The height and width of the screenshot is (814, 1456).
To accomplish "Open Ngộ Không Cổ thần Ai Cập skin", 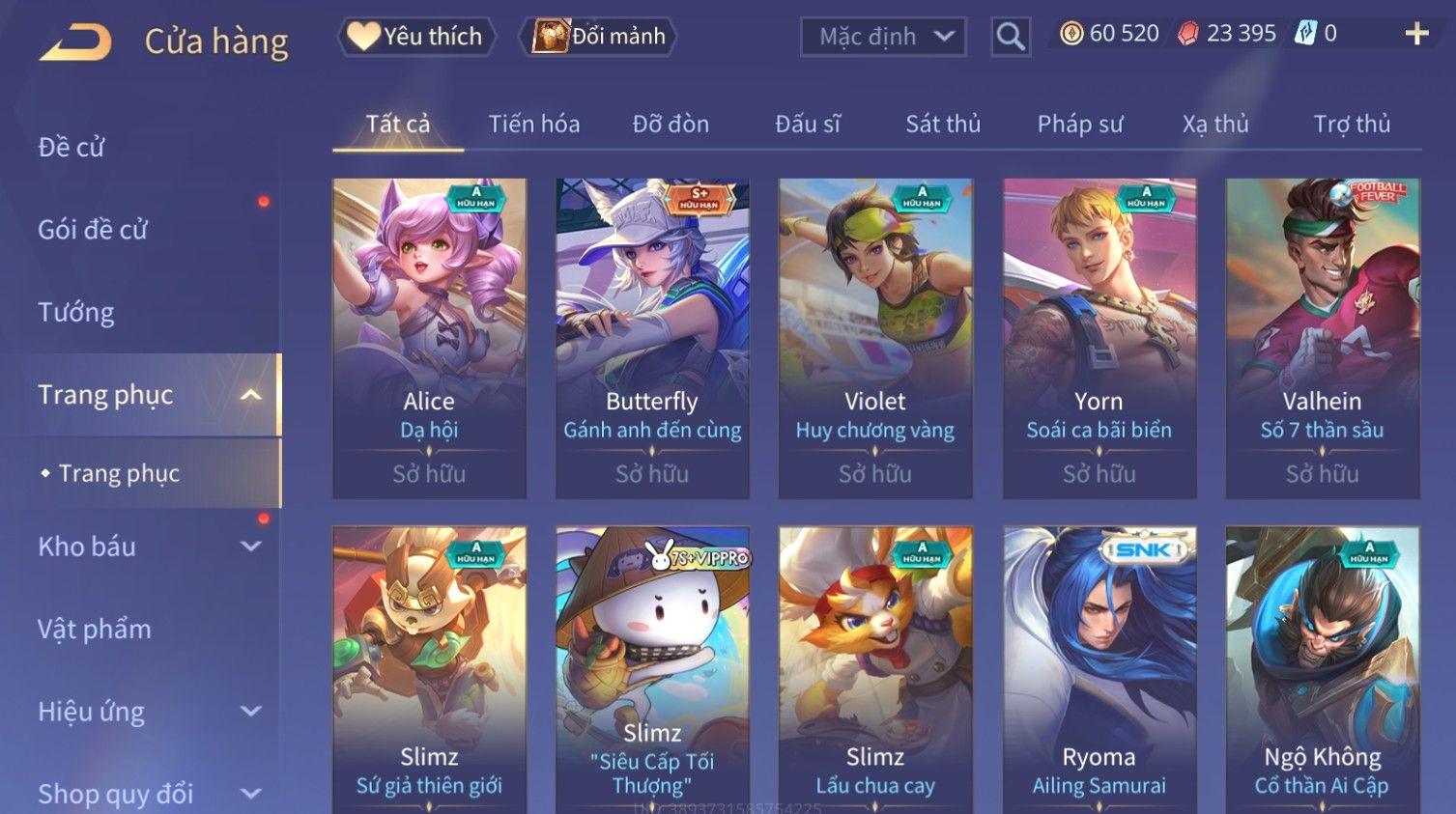I will point(1323,666).
